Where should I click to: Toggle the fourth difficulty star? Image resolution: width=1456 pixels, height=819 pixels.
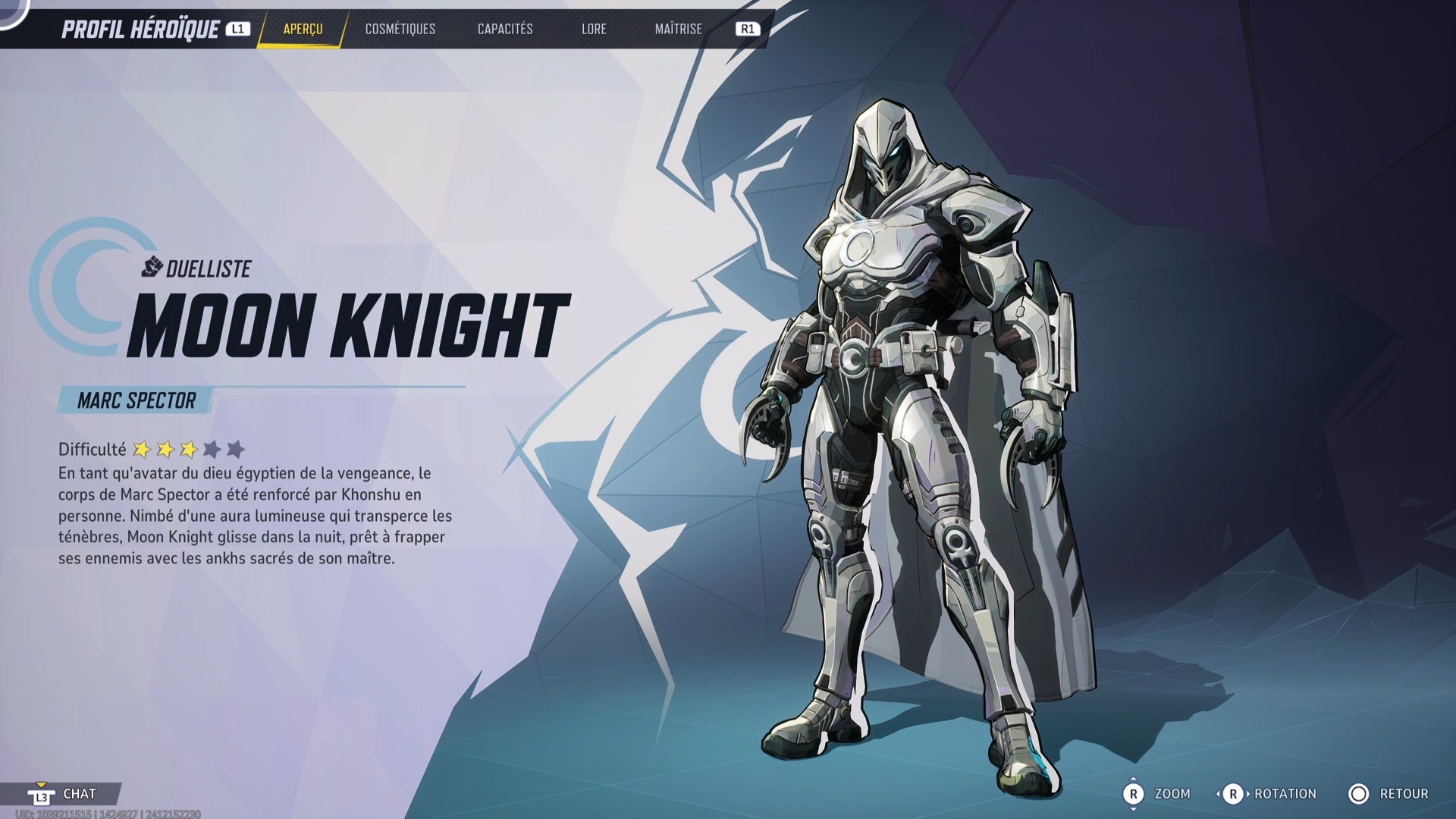click(x=212, y=449)
